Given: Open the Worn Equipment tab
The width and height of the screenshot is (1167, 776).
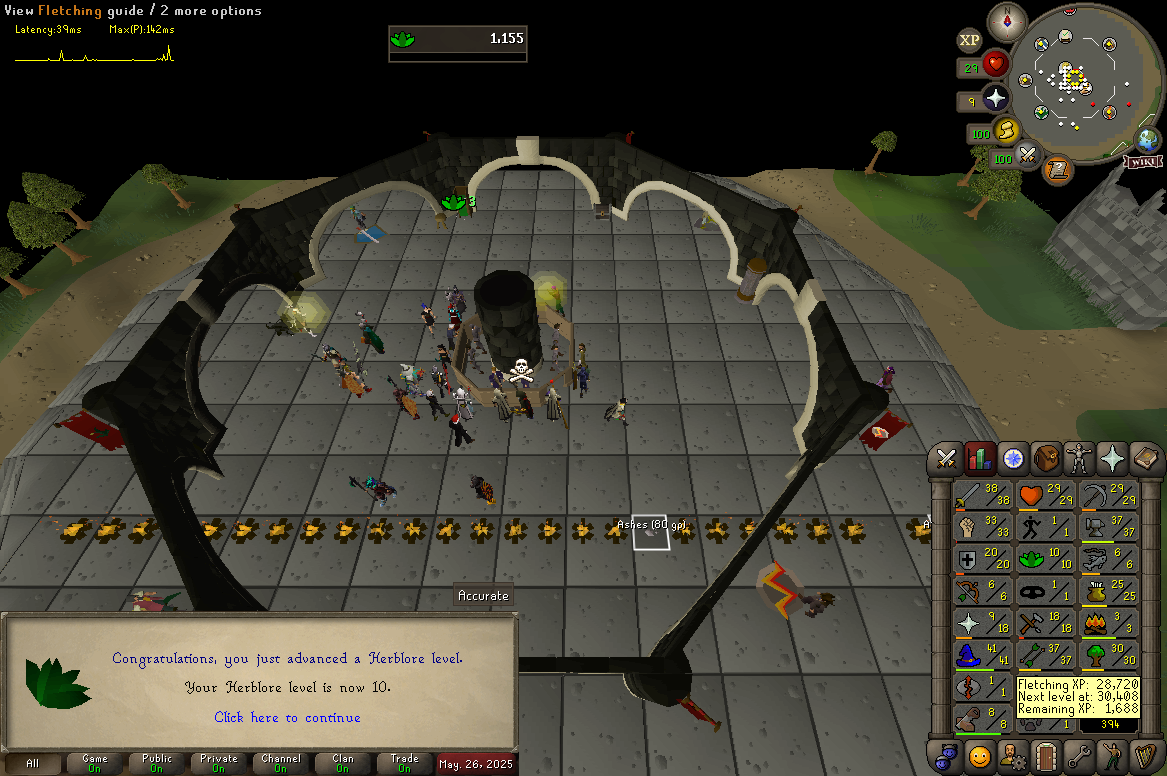Looking at the screenshot, I should 1080,459.
